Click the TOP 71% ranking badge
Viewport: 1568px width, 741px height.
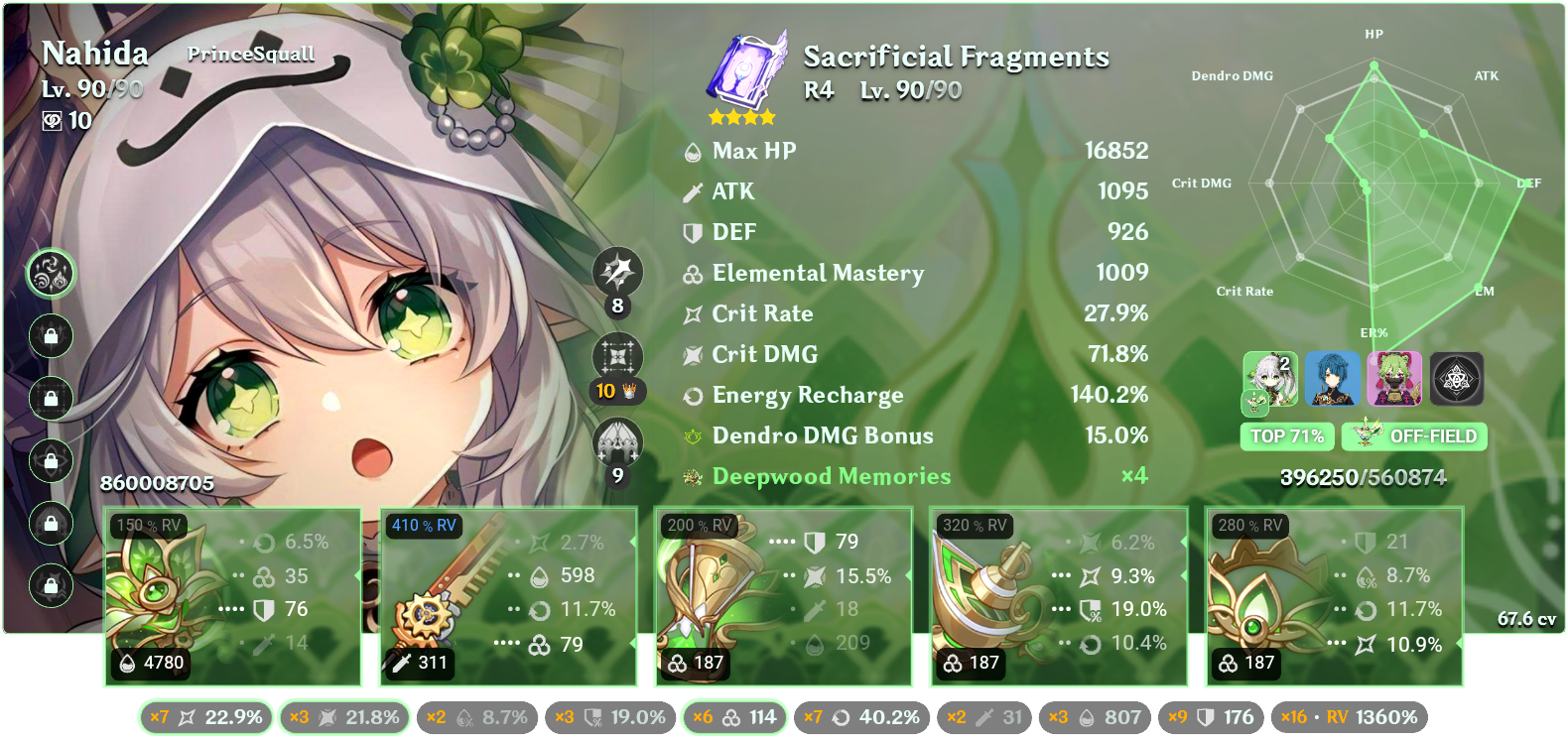(1287, 436)
